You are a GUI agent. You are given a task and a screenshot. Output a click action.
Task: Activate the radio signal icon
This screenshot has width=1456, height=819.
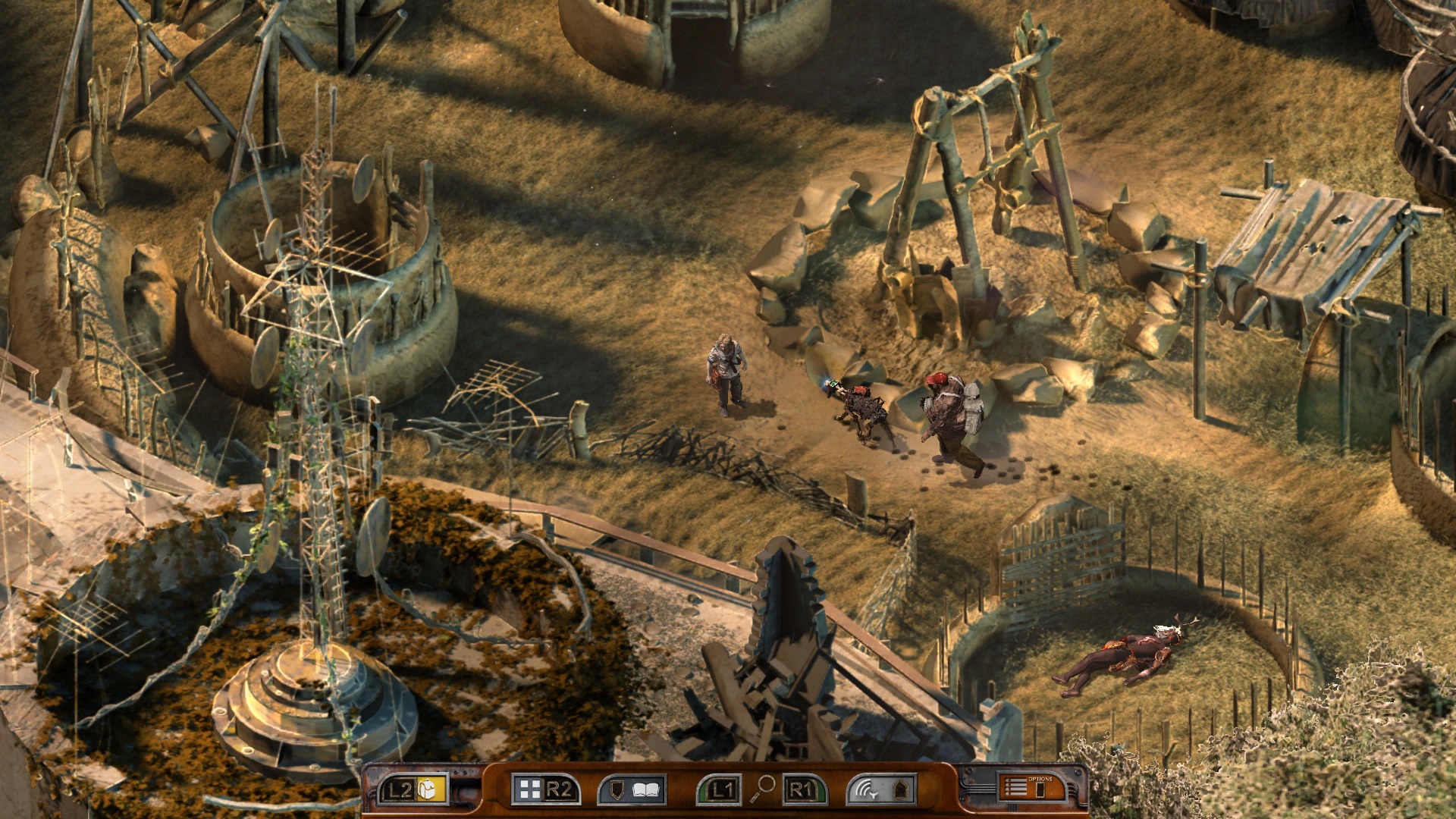pyautogui.click(x=866, y=789)
